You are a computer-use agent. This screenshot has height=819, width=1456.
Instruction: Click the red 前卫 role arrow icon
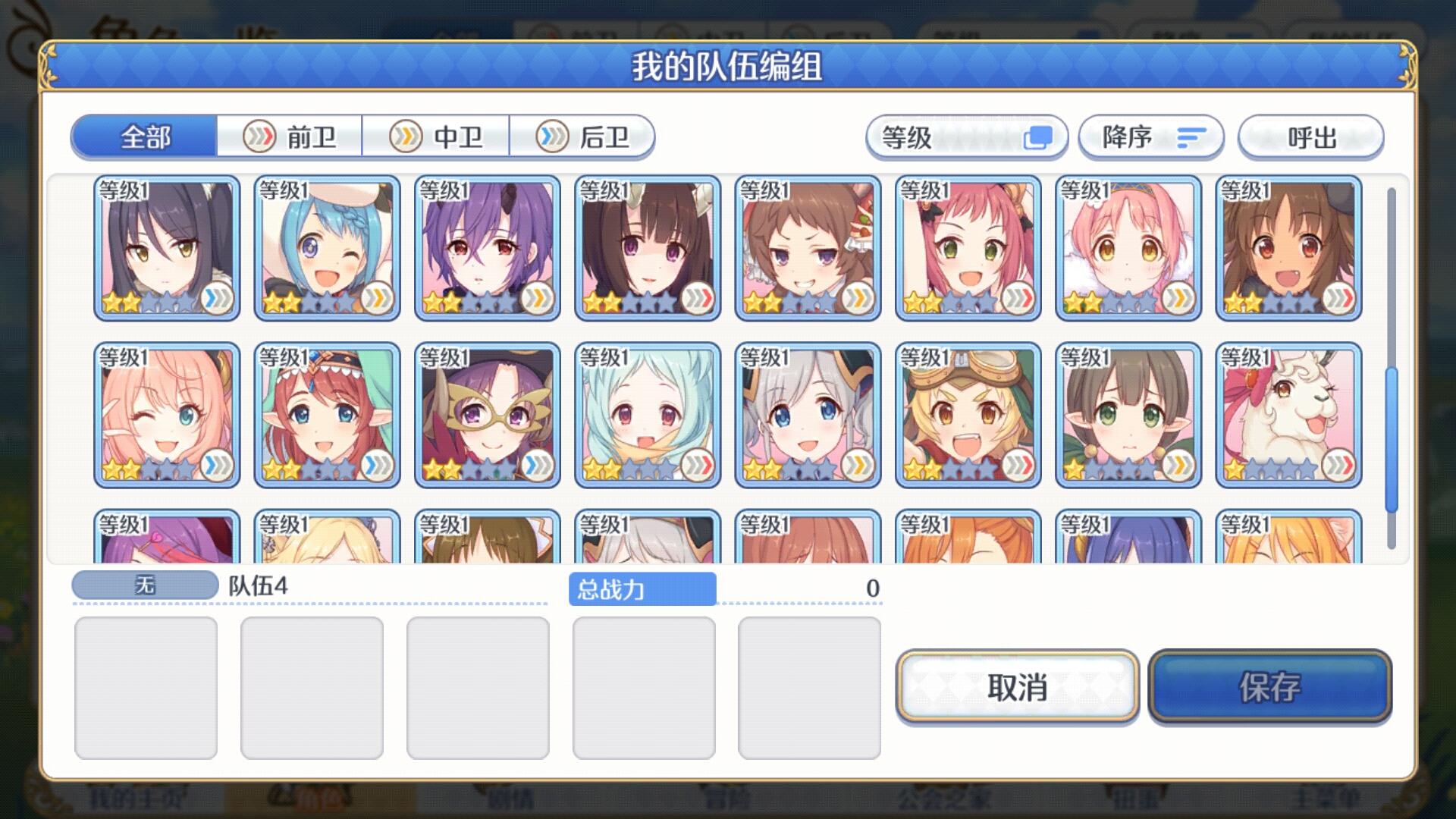pyautogui.click(x=259, y=135)
